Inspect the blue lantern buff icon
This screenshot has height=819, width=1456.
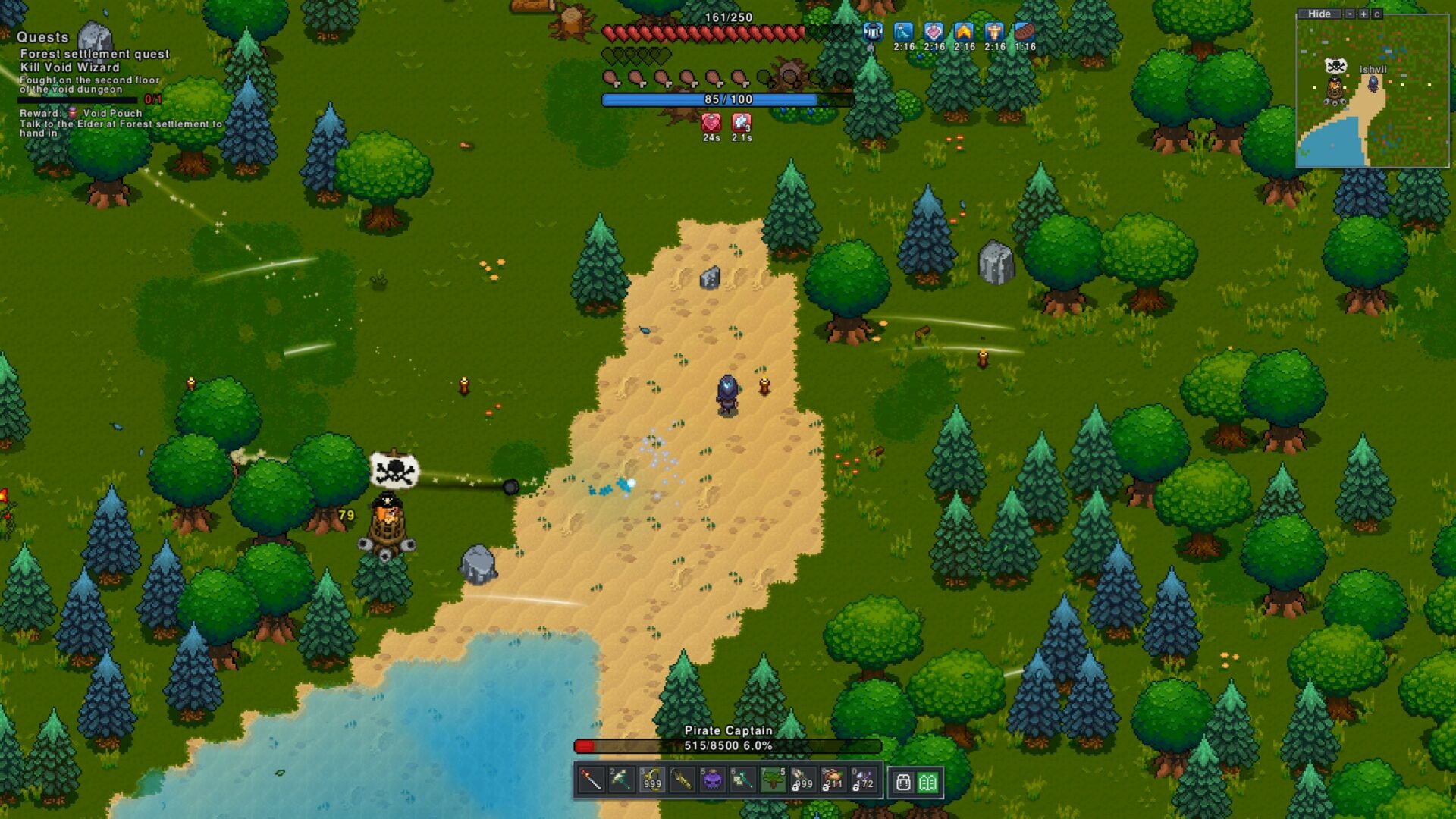pos(874,32)
